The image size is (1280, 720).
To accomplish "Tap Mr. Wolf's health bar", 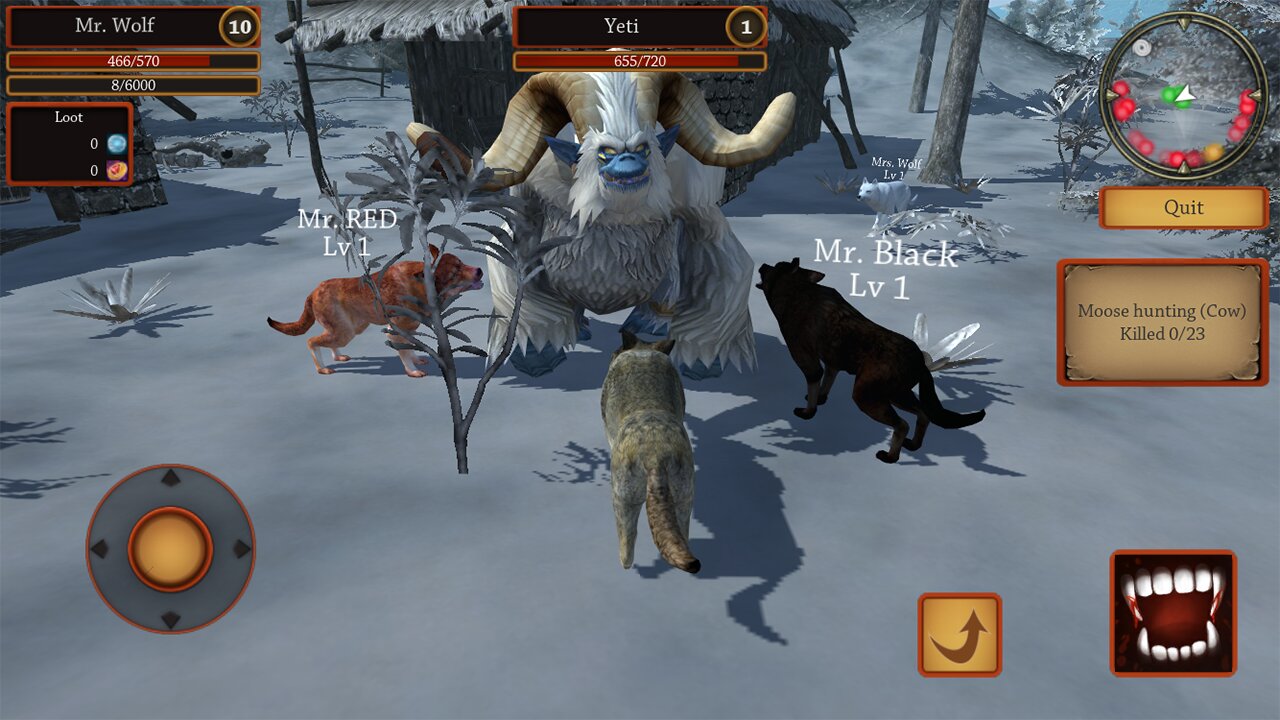I will pyautogui.click(x=133, y=63).
